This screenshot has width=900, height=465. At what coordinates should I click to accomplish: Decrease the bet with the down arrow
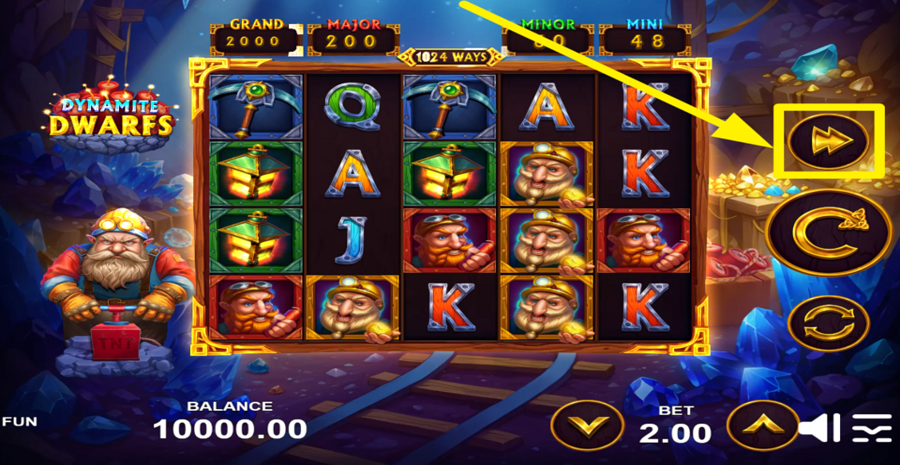[x=587, y=424]
